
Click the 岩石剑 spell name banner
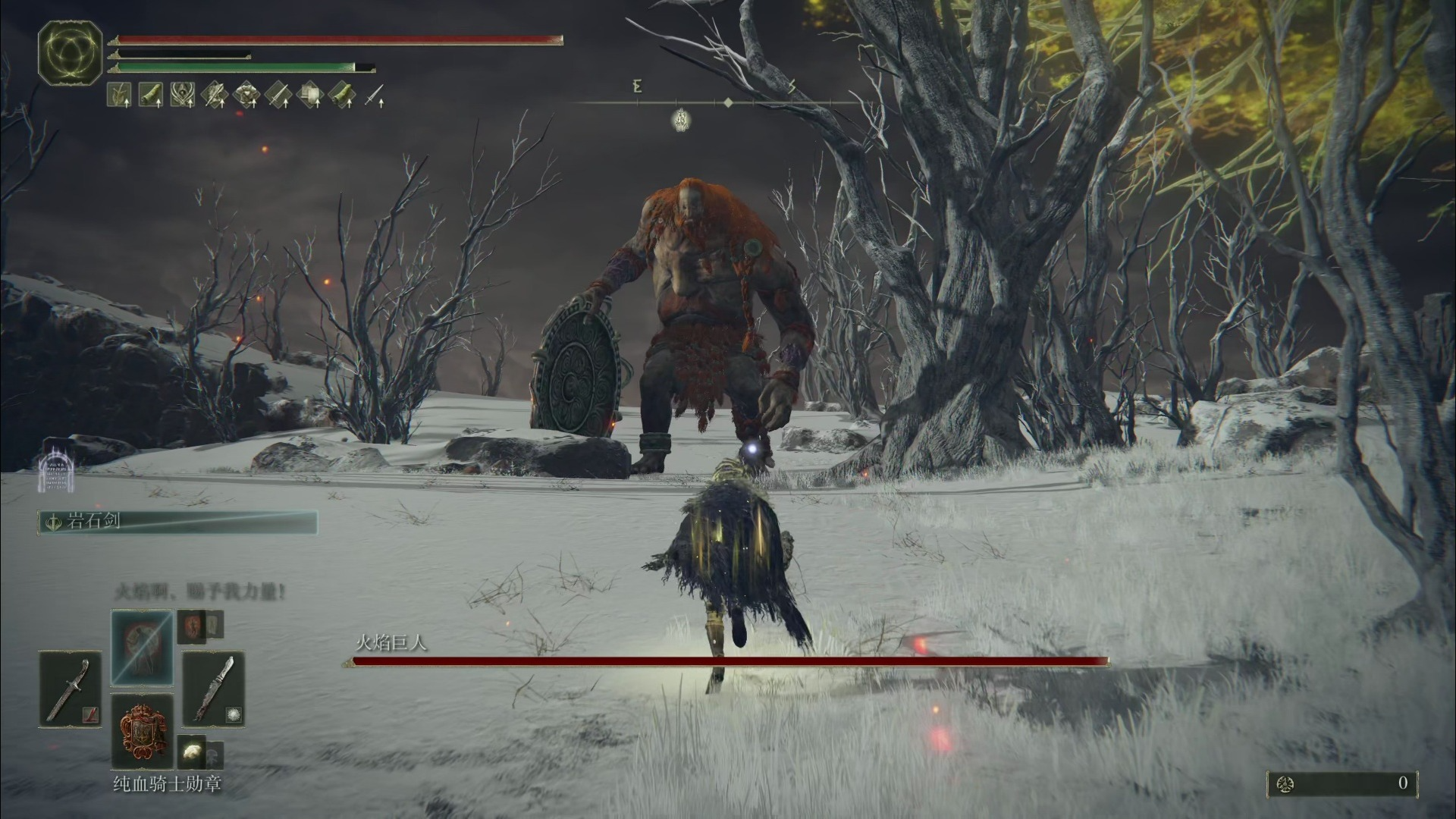tap(177, 522)
